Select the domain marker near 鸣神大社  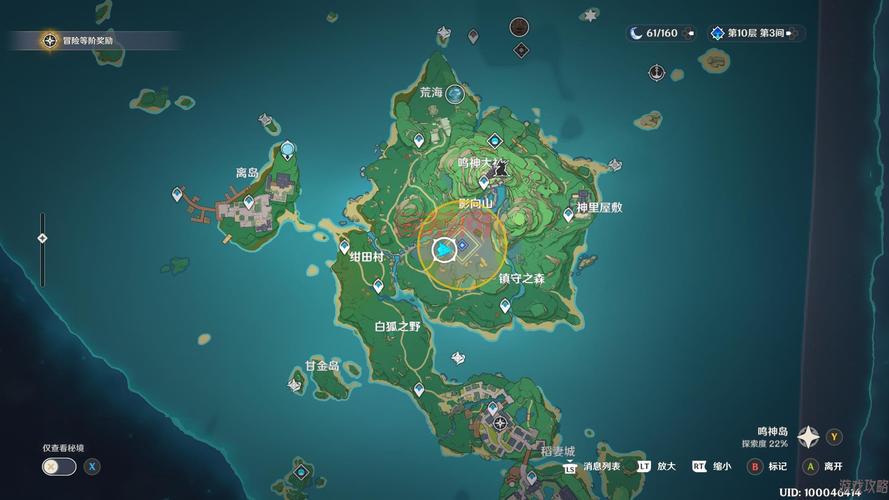coord(495,142)
